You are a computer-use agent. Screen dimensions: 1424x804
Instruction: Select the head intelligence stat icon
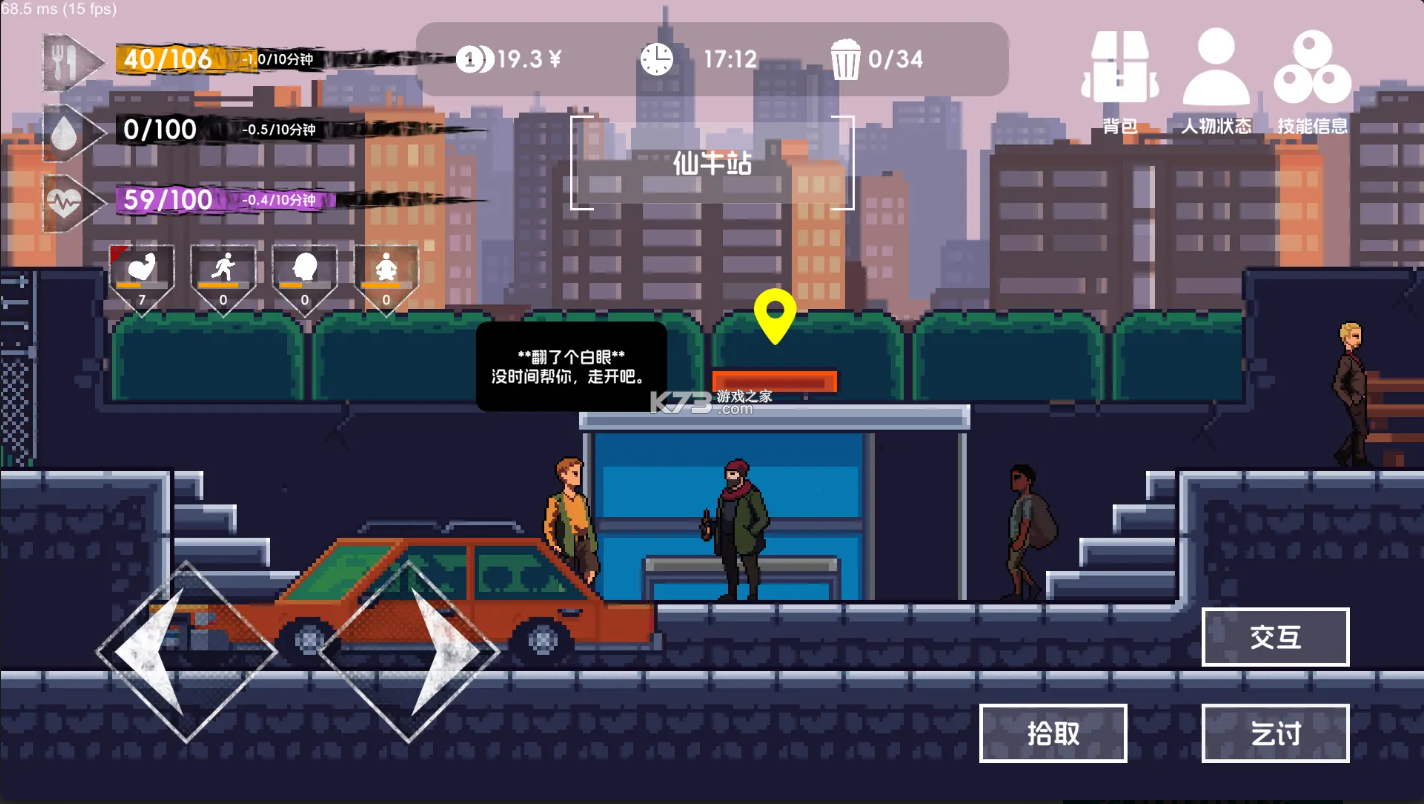pyautogui.click(x=304, y=267)
